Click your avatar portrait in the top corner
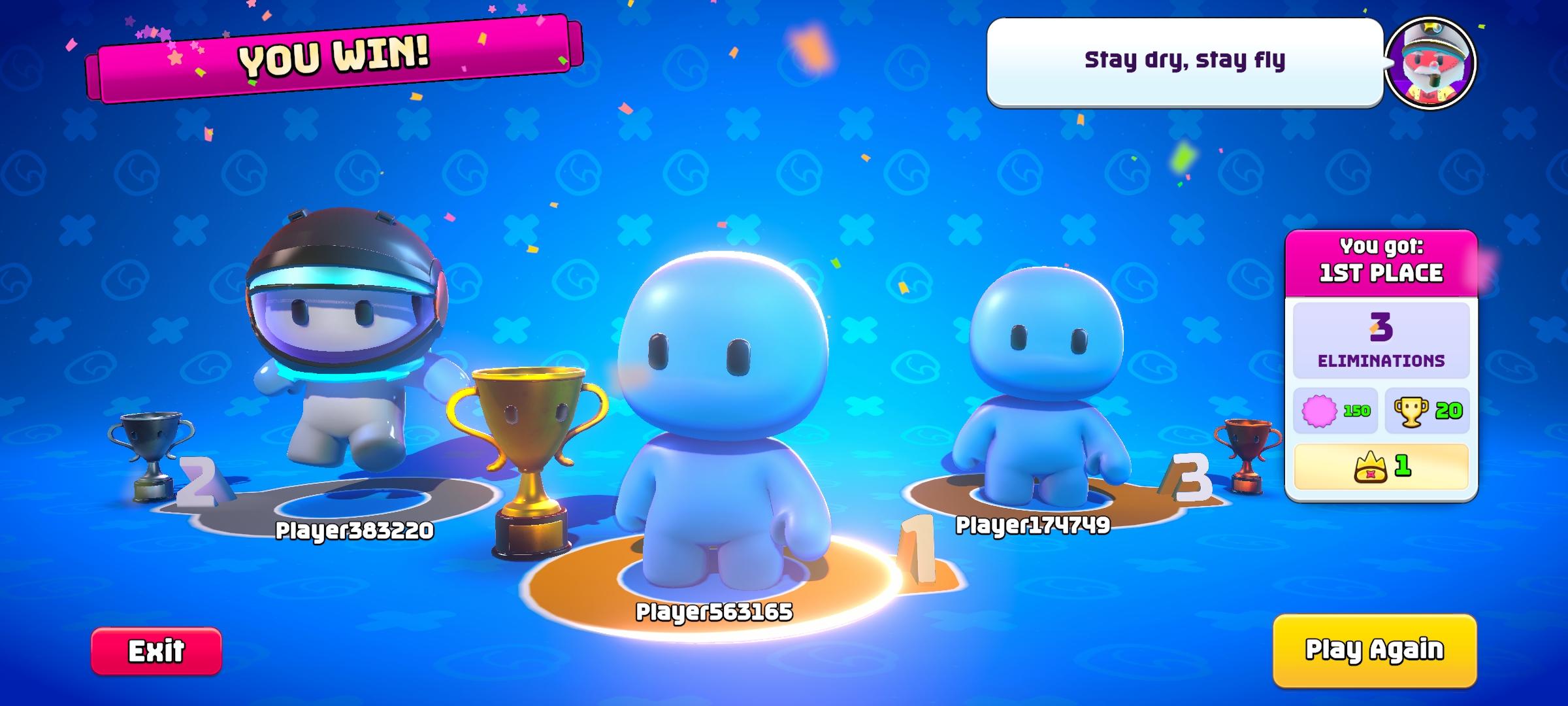 [x=1431, y=63]
